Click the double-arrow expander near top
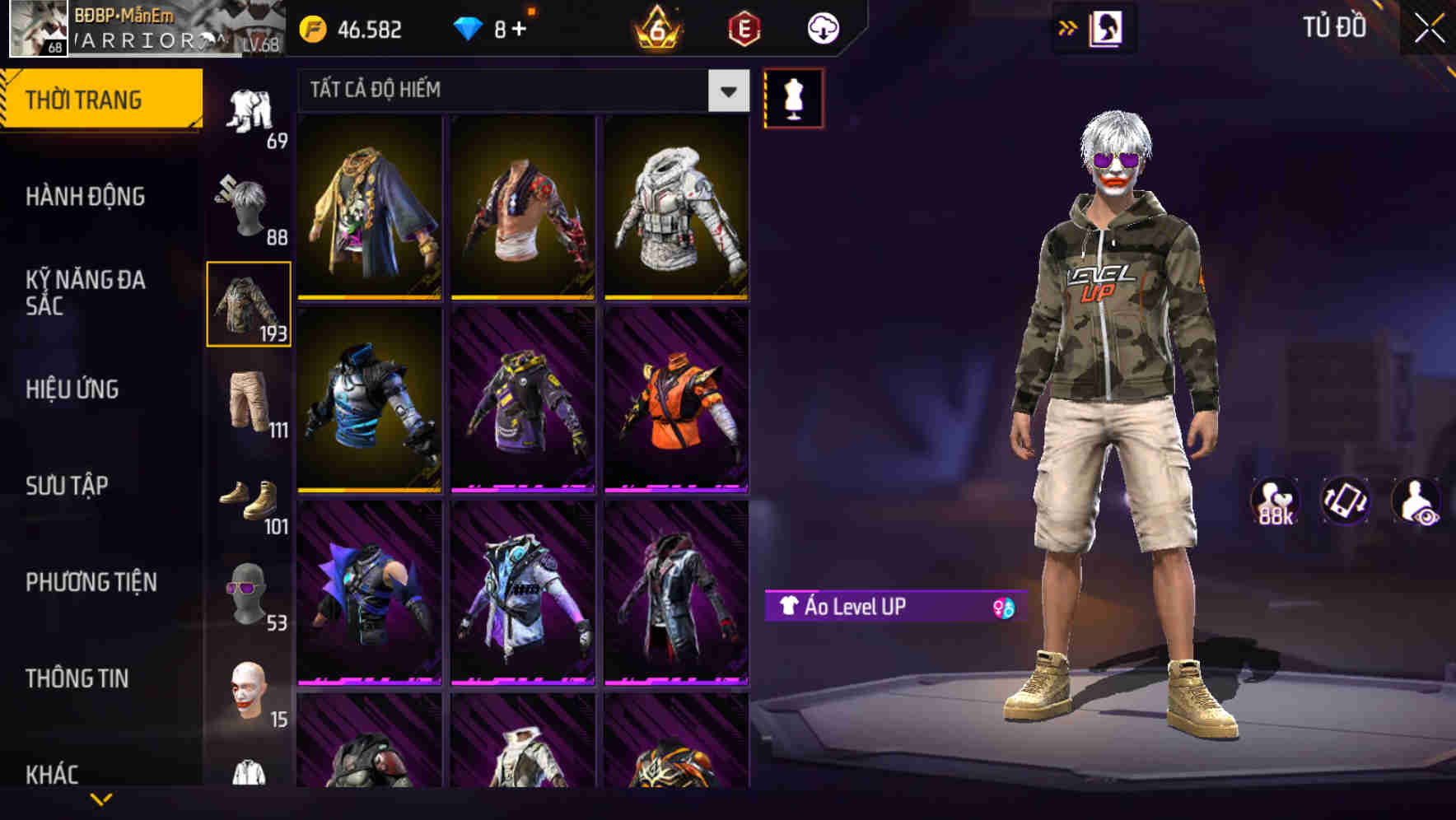The image size is (1456, 820). tap(1068, 27)
